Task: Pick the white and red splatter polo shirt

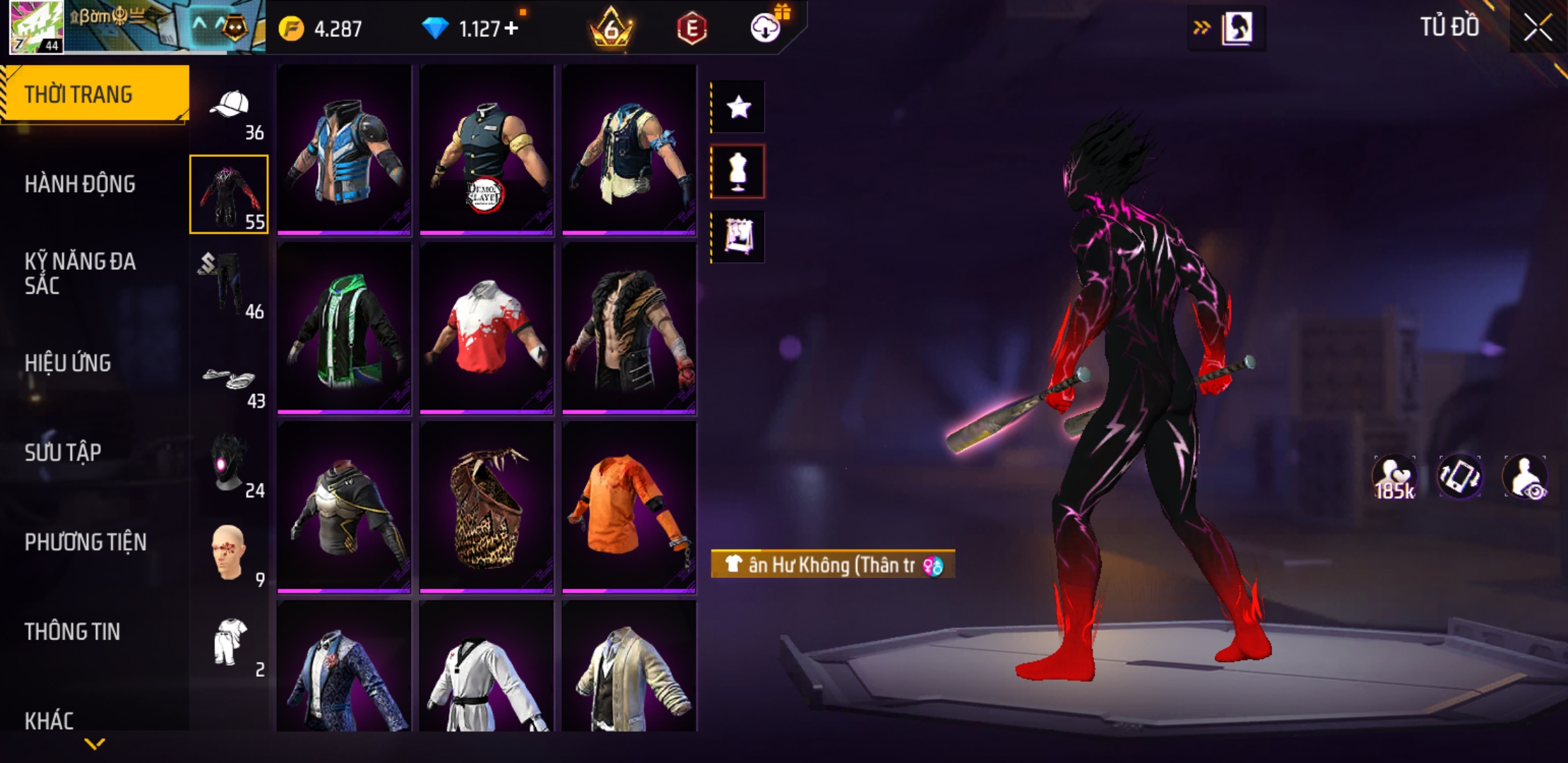Action: (x=486, y=328)
